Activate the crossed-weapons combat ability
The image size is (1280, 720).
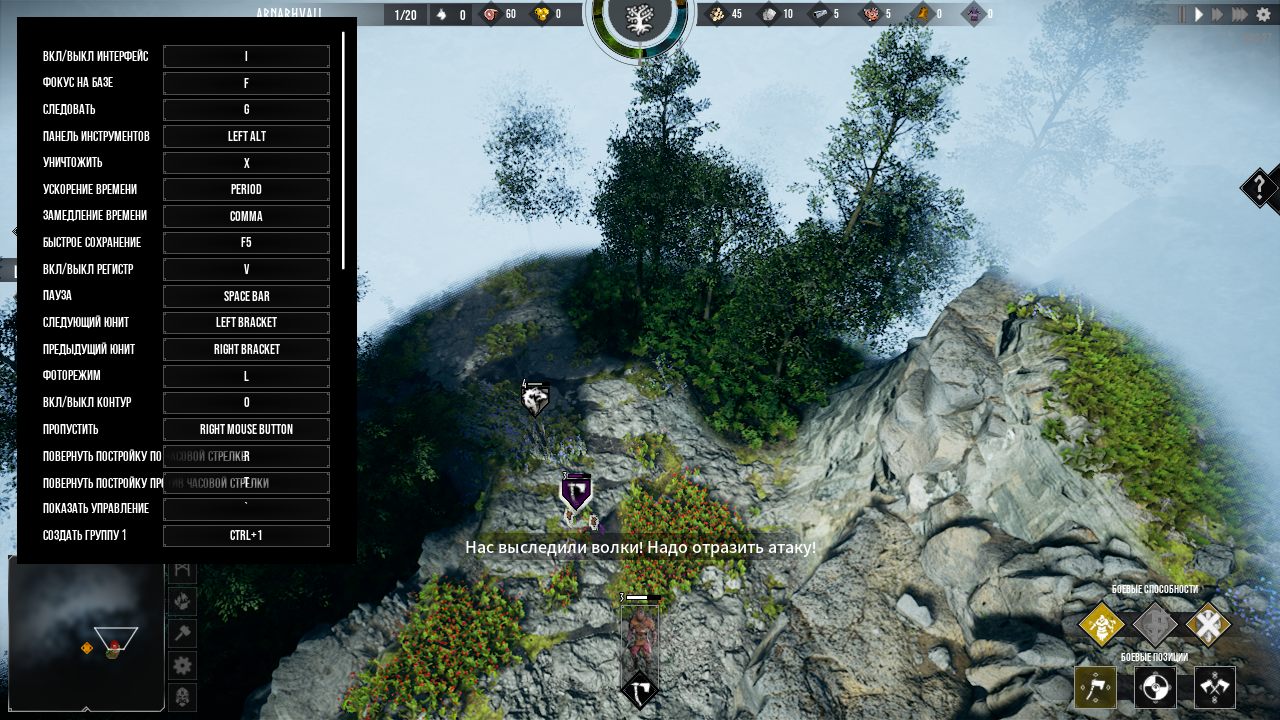click(x=1208, y=627)
